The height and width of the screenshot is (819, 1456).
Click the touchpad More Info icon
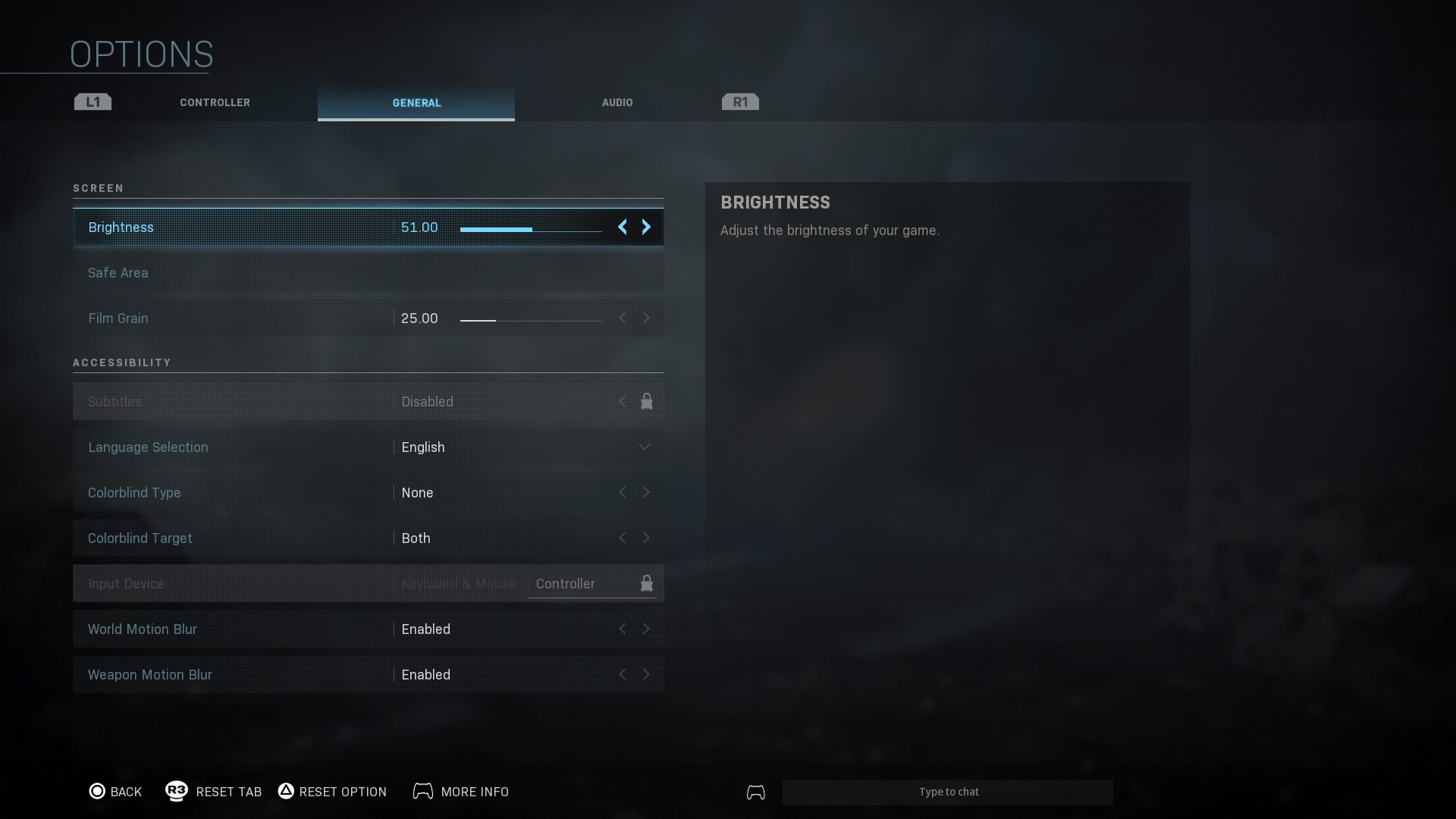click(424, 791)
